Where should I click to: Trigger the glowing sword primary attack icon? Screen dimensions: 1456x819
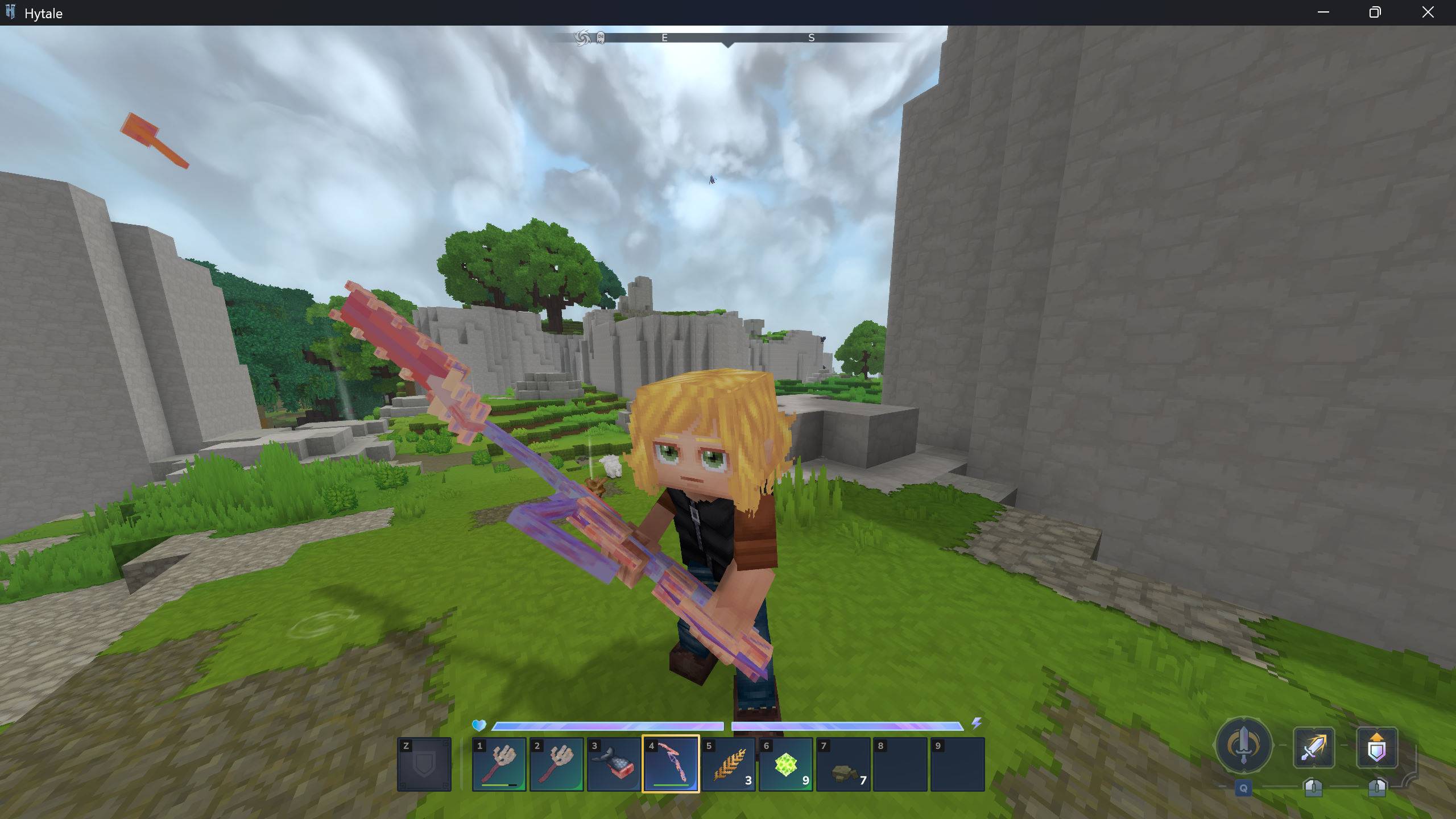click(x=1314, y=747)
